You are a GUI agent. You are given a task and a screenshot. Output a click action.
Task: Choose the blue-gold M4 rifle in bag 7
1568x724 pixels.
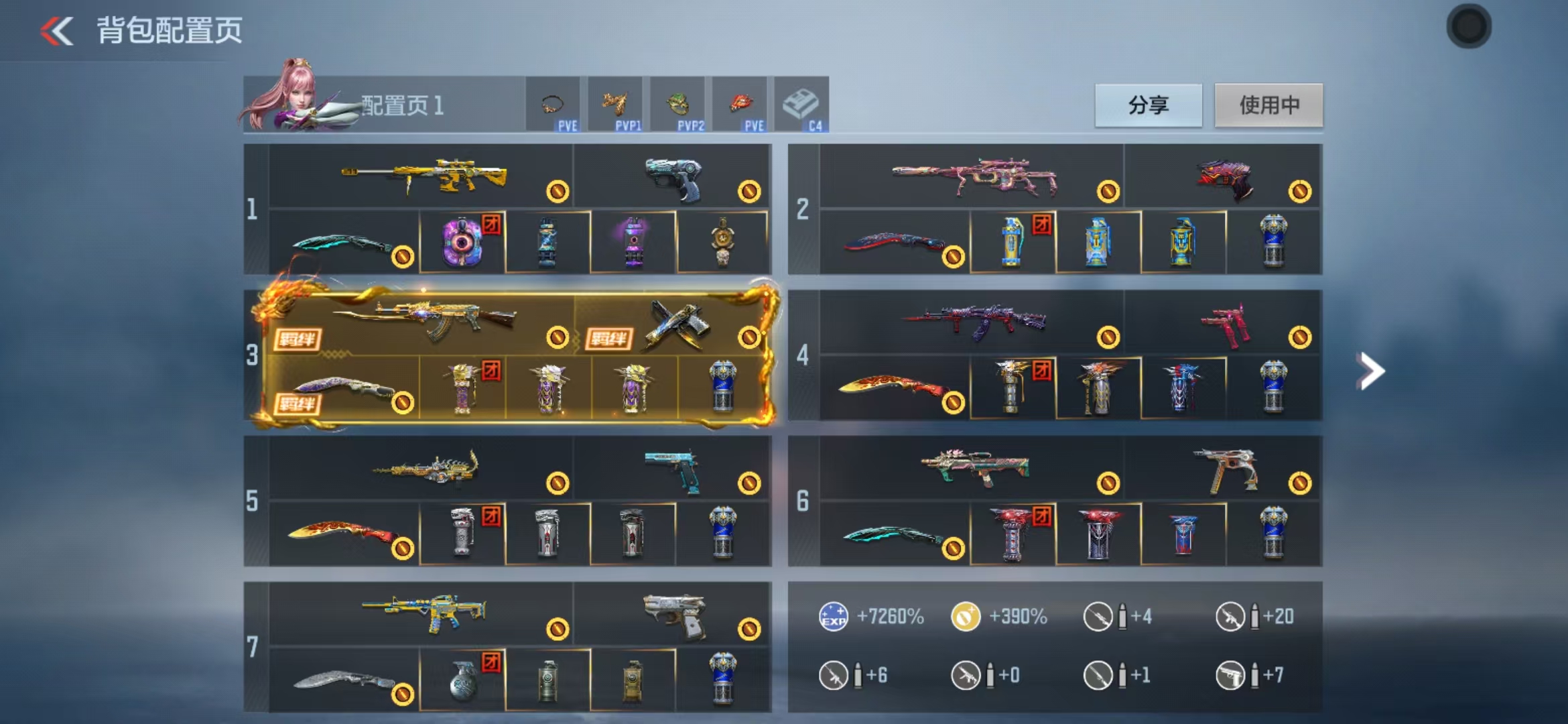pyautogui.click(x=425, y=612)
